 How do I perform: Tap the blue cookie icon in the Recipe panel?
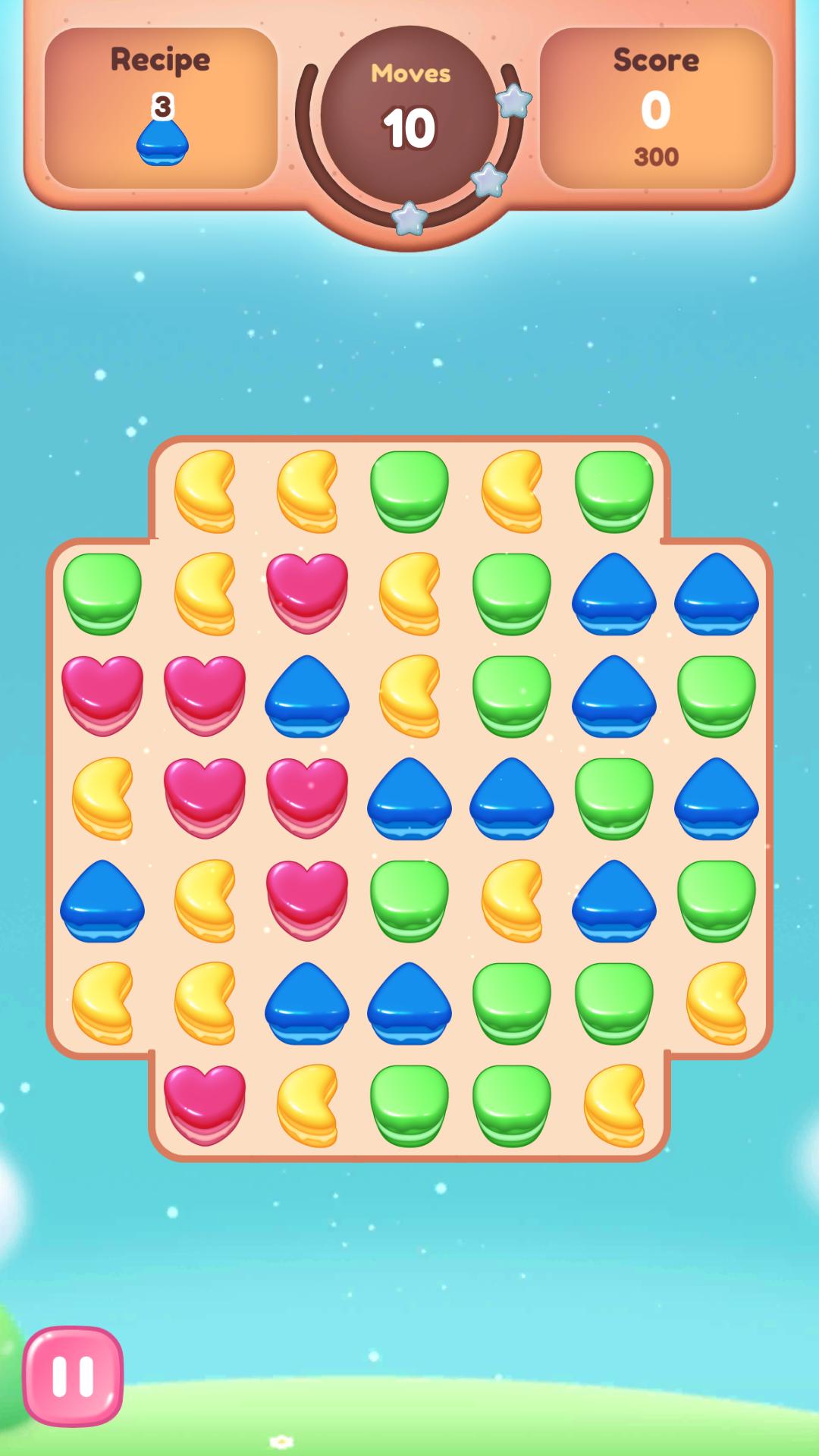pyautogui.click(x=162, y=141)
